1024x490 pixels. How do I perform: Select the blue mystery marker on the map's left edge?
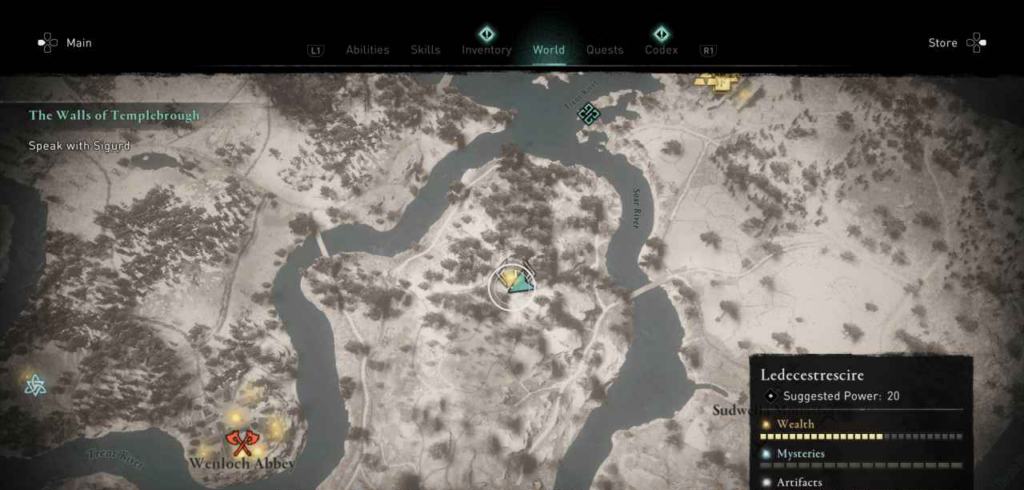[31, 381]
